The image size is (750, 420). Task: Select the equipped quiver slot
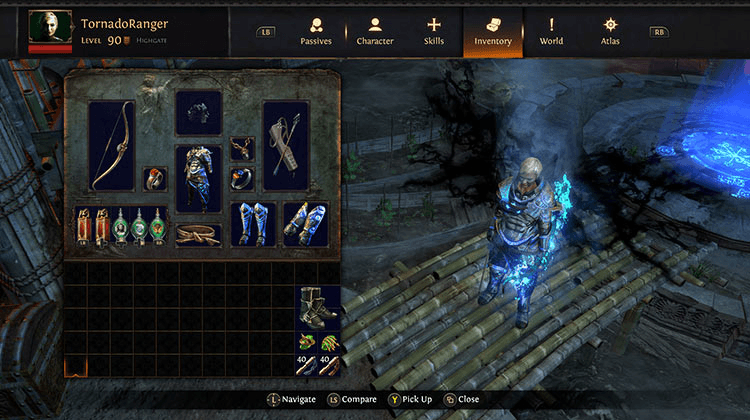point(286,147)
